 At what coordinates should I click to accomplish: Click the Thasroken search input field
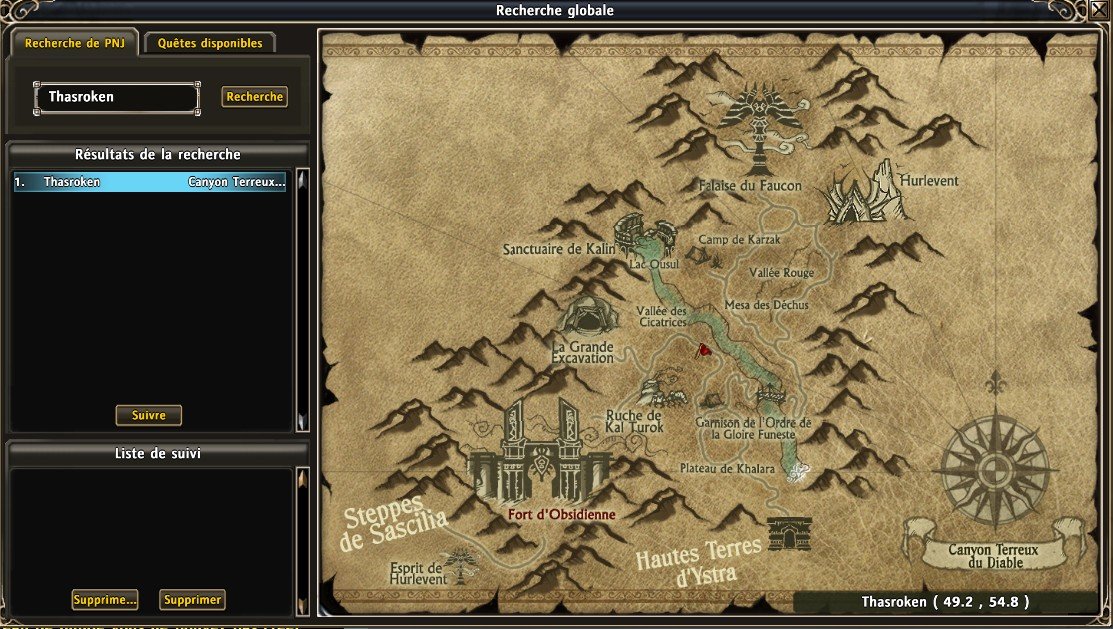point(116,98)
